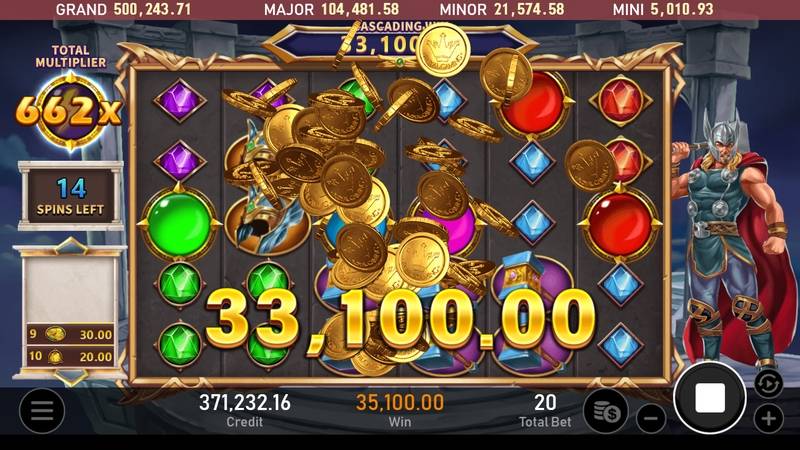Stop the current spin
Image resolution: width=800 pixels, height=450 pixels.
710,398
